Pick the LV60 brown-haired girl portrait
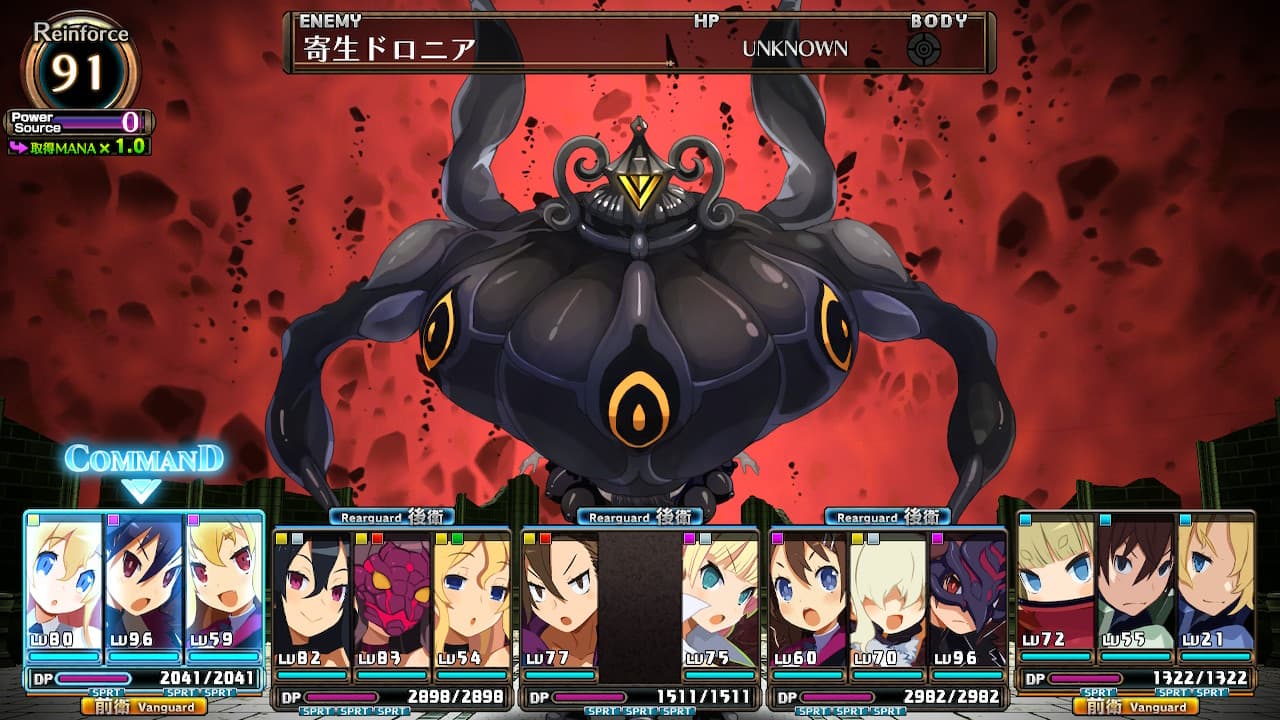The image size is (1280, 720). (808, 600)
